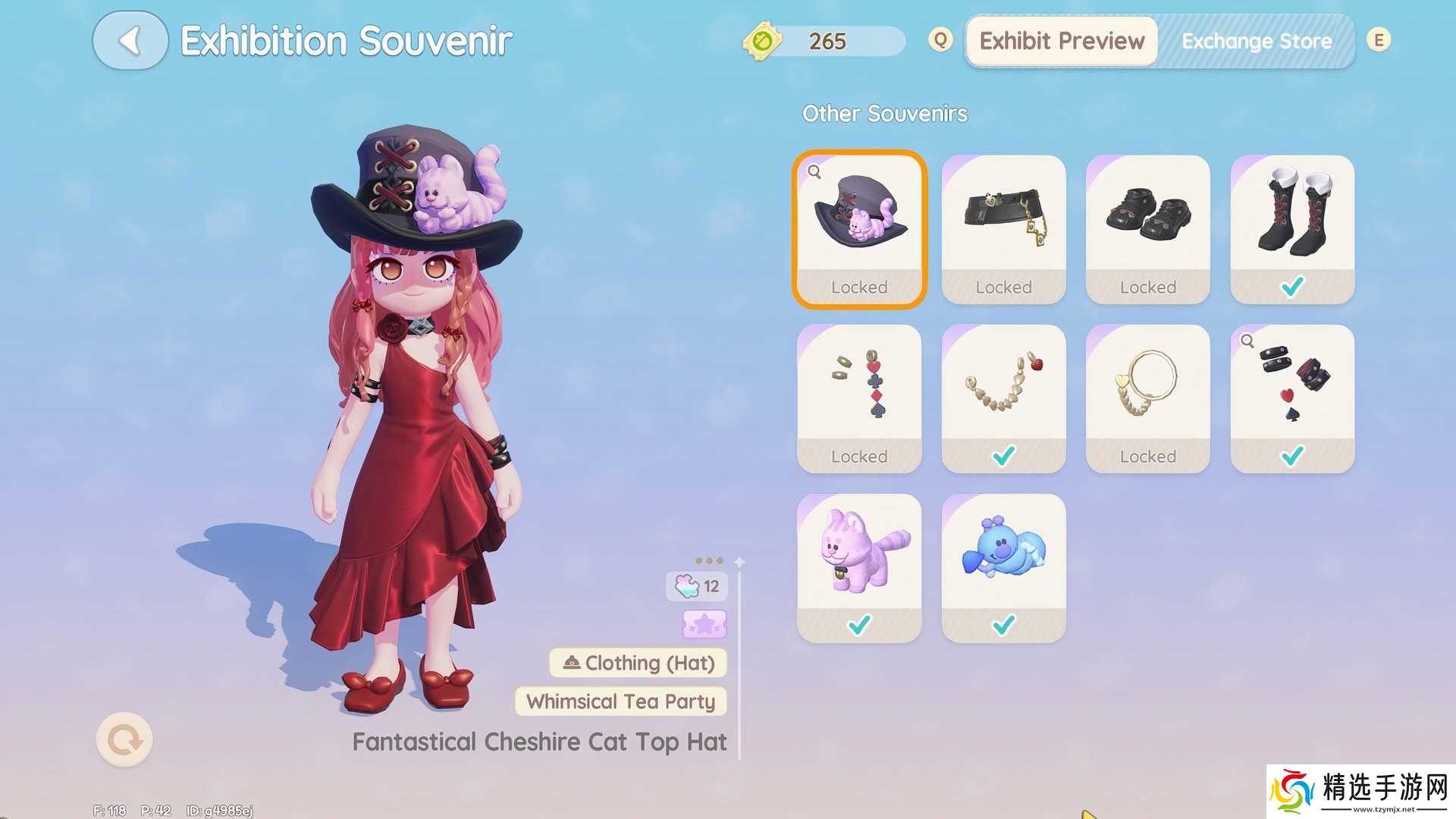The width and height of the screenshot is (1456, 819).
Task: Select the pink Cheshire cat plush souvenir
Action: coord(859,567)
